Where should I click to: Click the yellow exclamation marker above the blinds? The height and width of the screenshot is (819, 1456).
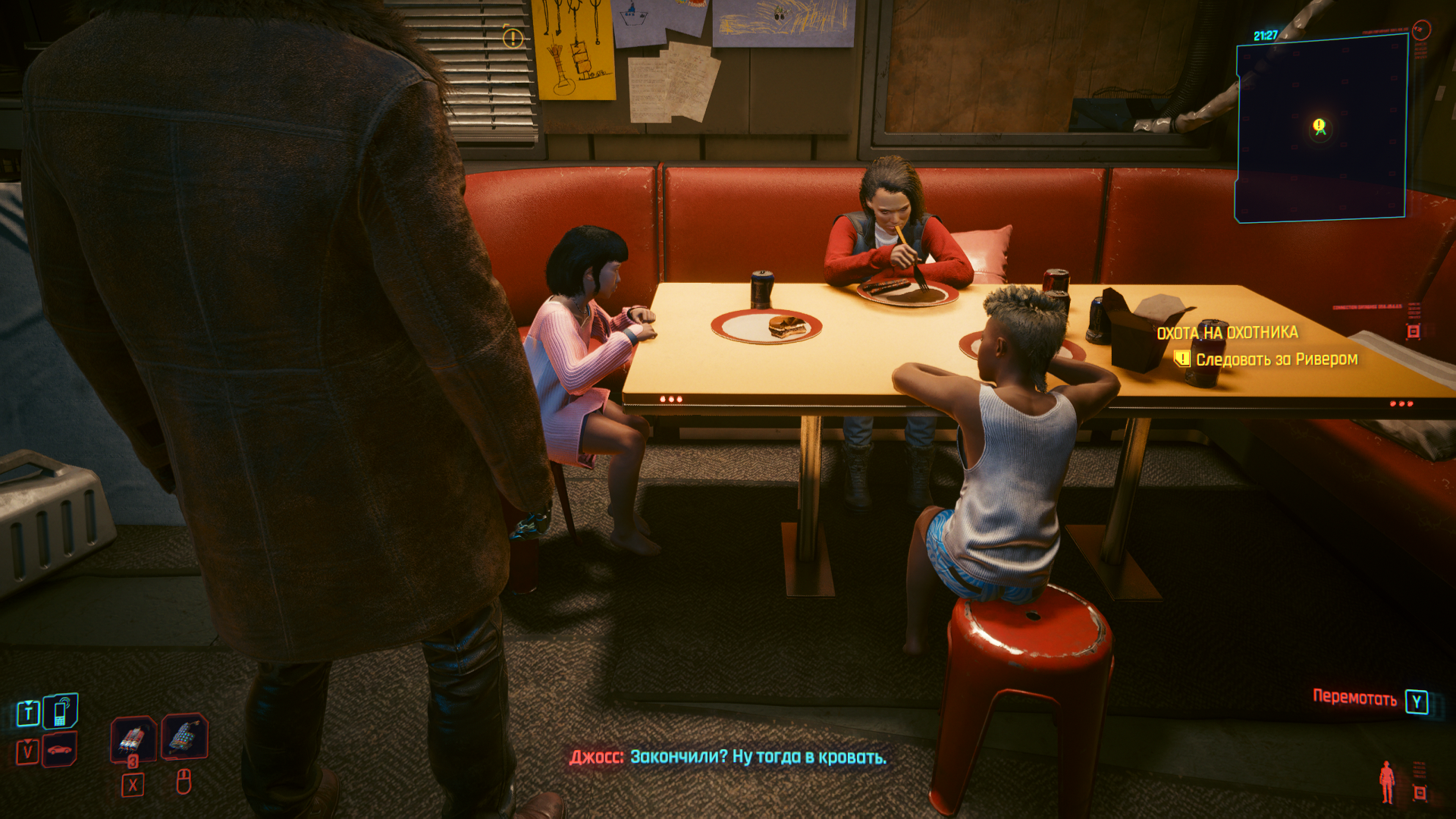tap(513, 38)
